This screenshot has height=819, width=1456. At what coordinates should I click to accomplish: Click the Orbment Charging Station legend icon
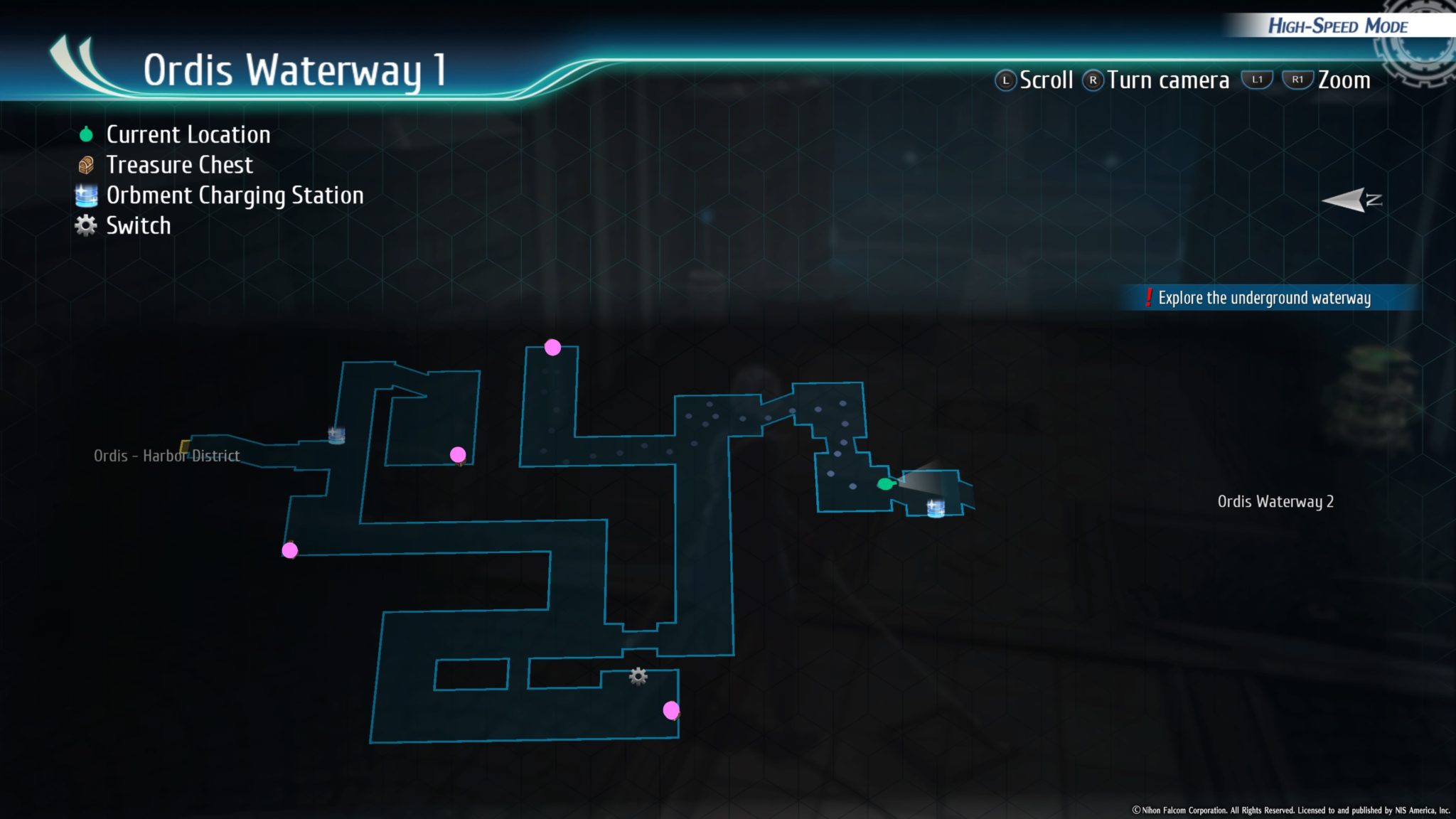[85, 194]
